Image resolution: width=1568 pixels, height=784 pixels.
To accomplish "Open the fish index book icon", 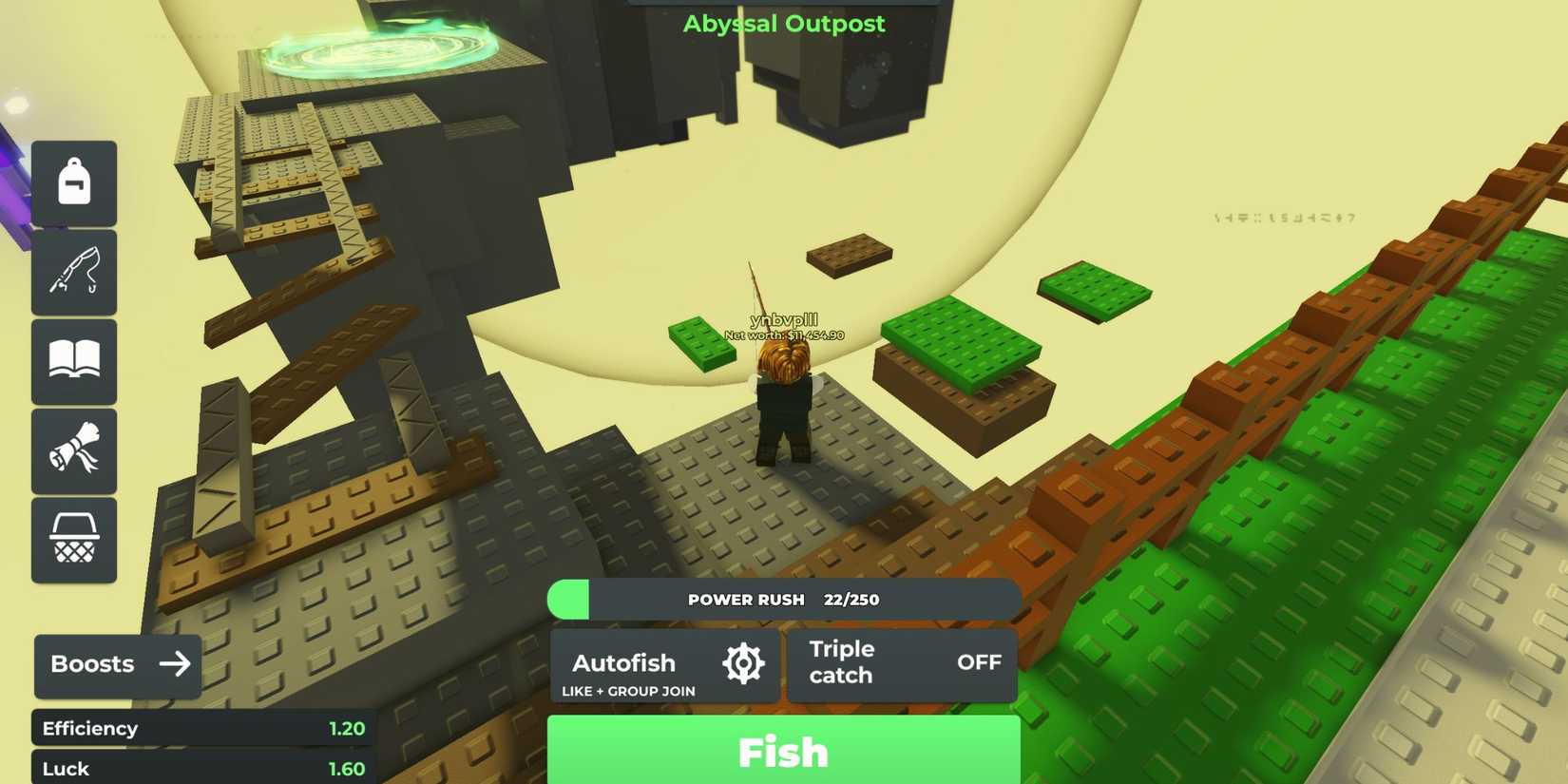I will point(74,362).
